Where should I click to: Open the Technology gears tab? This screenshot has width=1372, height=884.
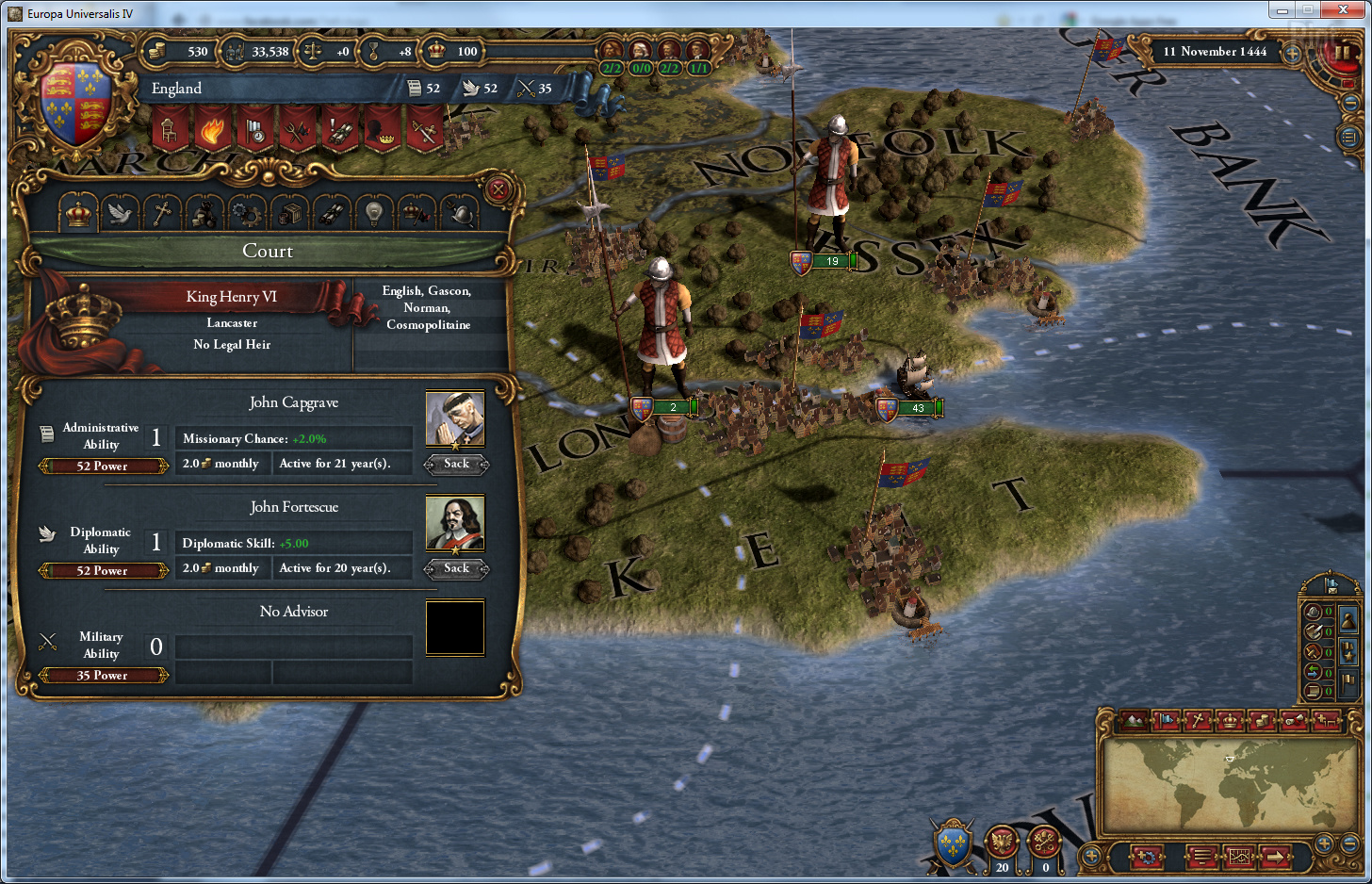[247, 215]
